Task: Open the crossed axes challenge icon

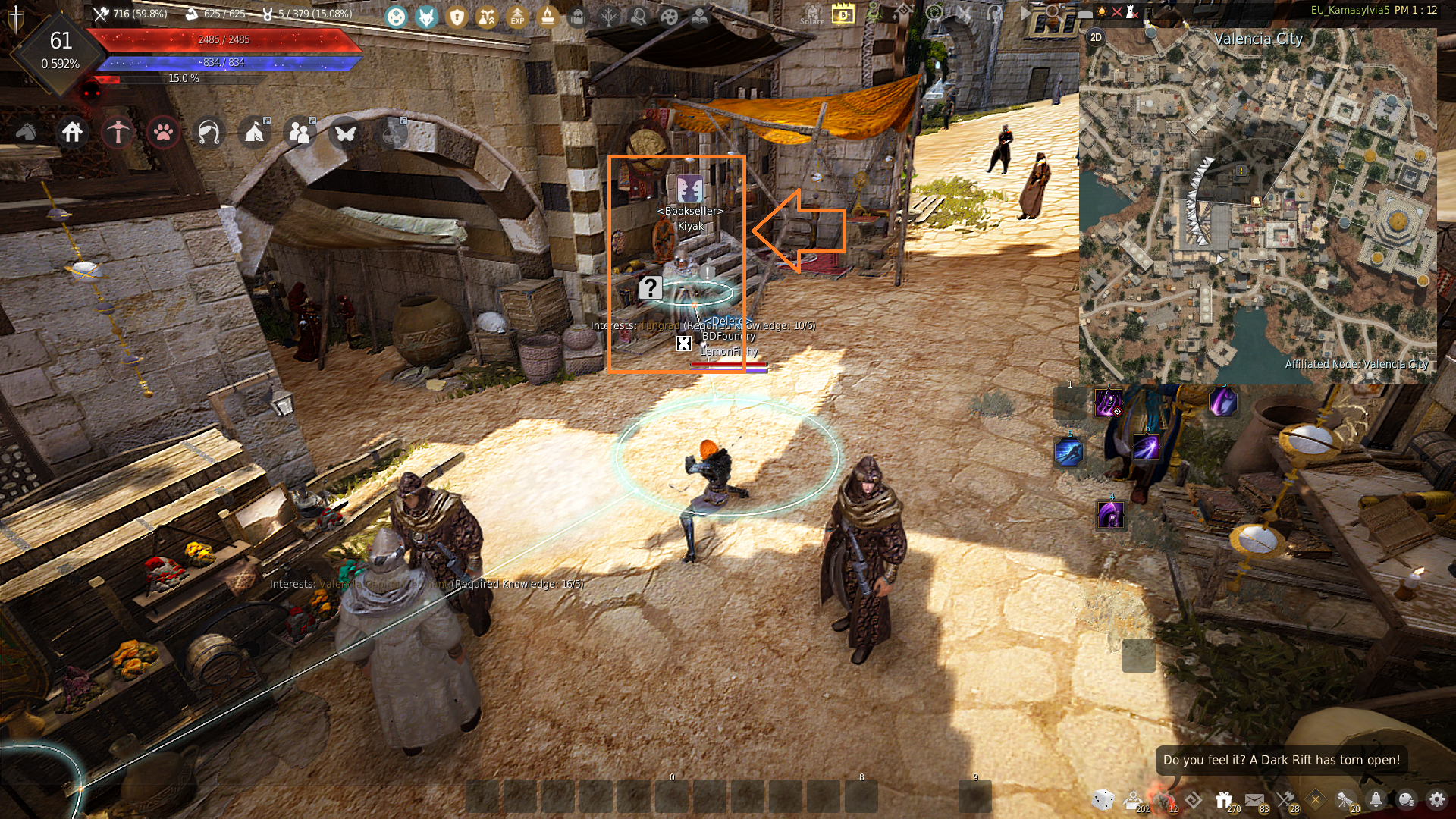Action: pos(1285,799)
